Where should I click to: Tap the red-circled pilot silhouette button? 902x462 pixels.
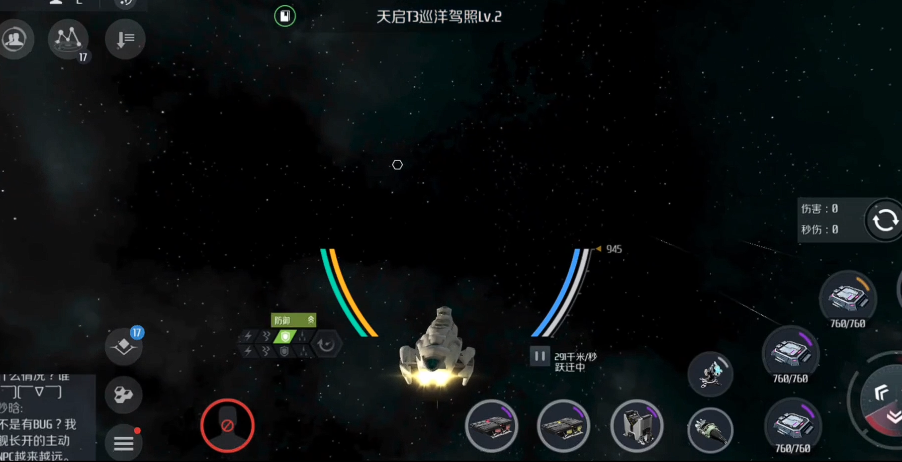(227, 425)
